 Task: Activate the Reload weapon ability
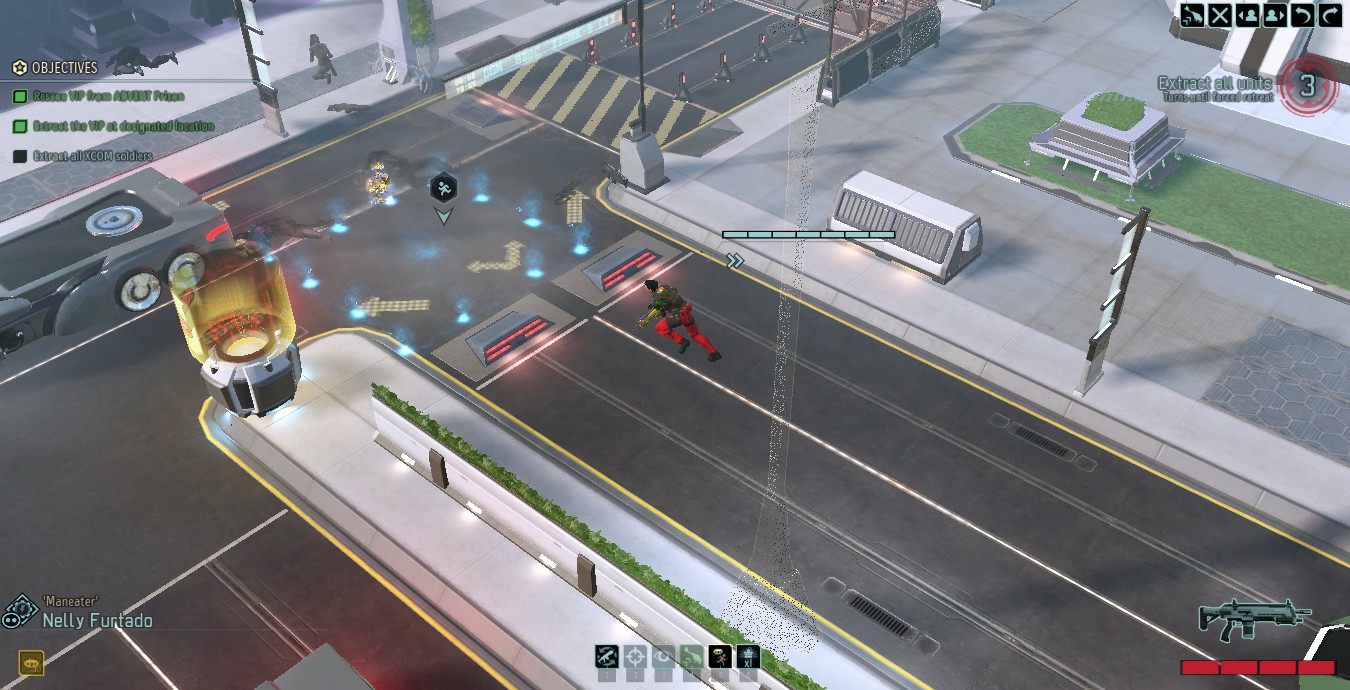607,657
